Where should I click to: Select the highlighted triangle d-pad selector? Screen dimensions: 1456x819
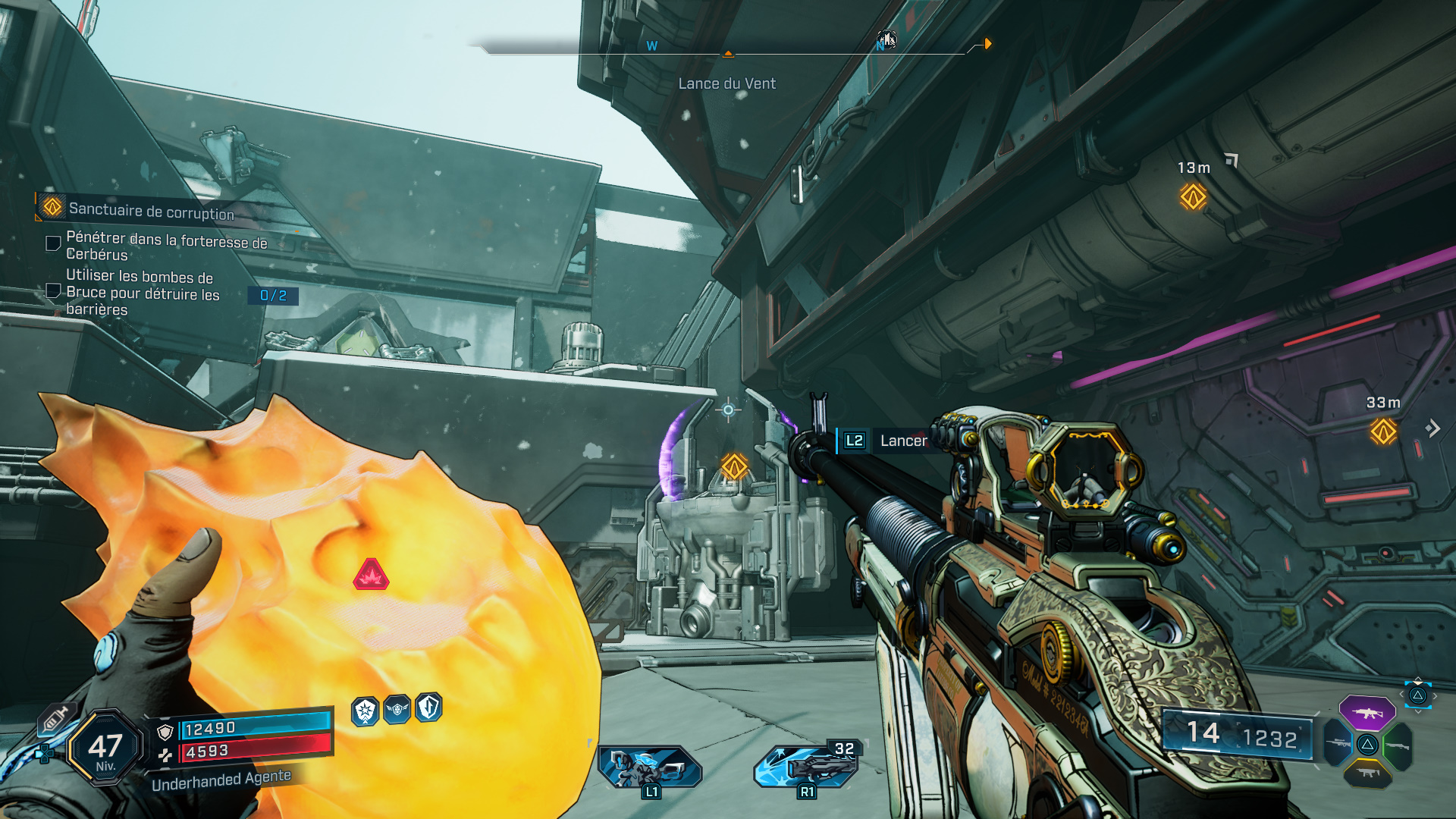tap(1417, 695)
